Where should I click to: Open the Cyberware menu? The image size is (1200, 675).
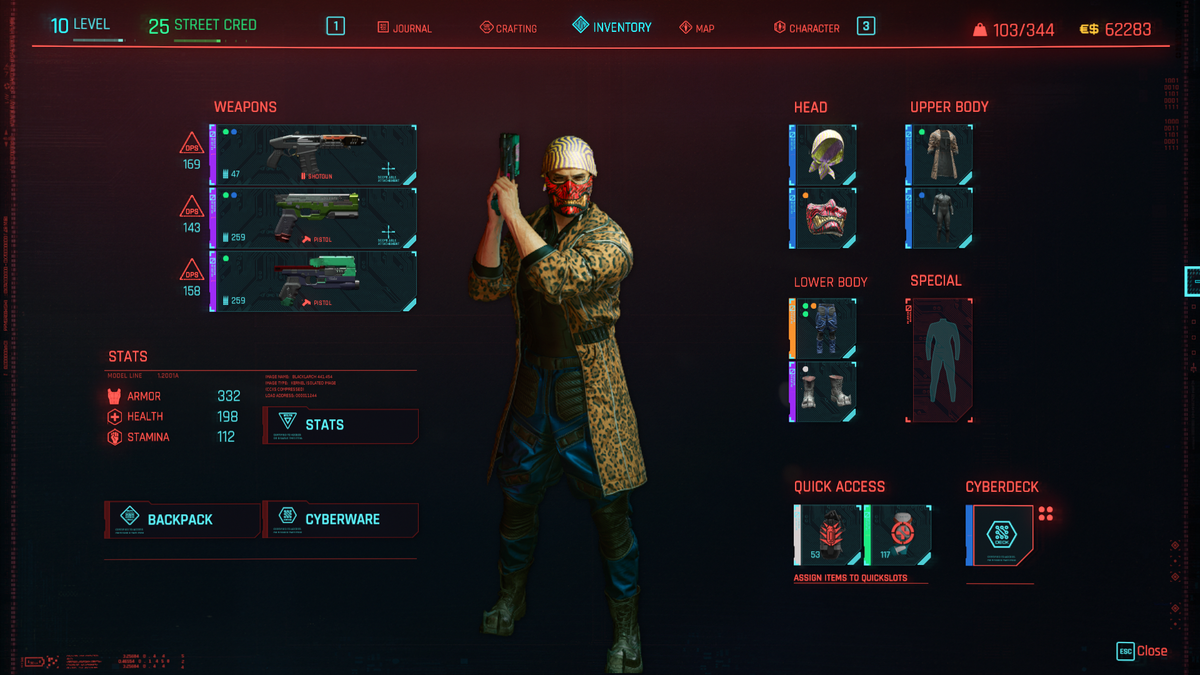pyautogui.click(x=340, y=519)
